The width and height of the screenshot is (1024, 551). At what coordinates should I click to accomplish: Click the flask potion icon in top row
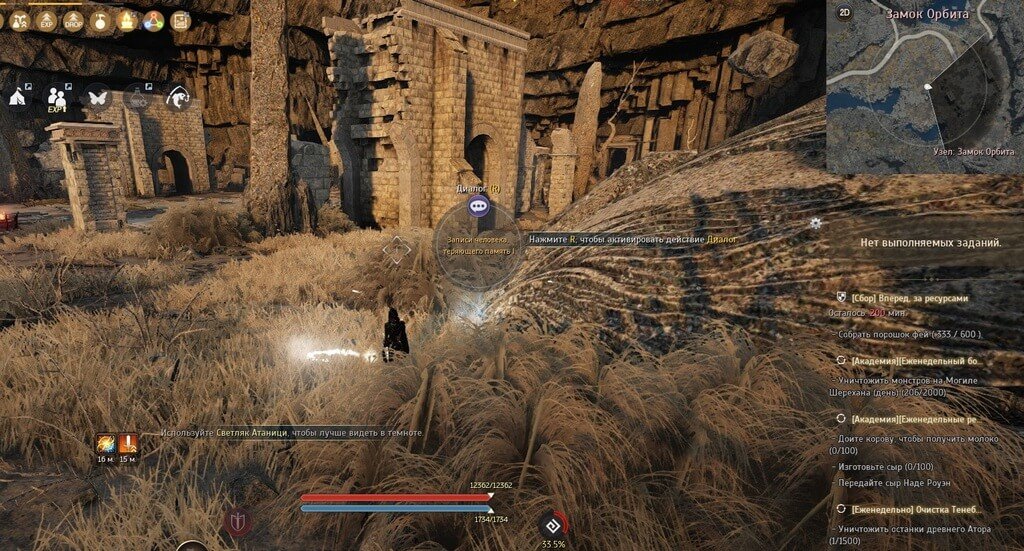pos(99,20)
